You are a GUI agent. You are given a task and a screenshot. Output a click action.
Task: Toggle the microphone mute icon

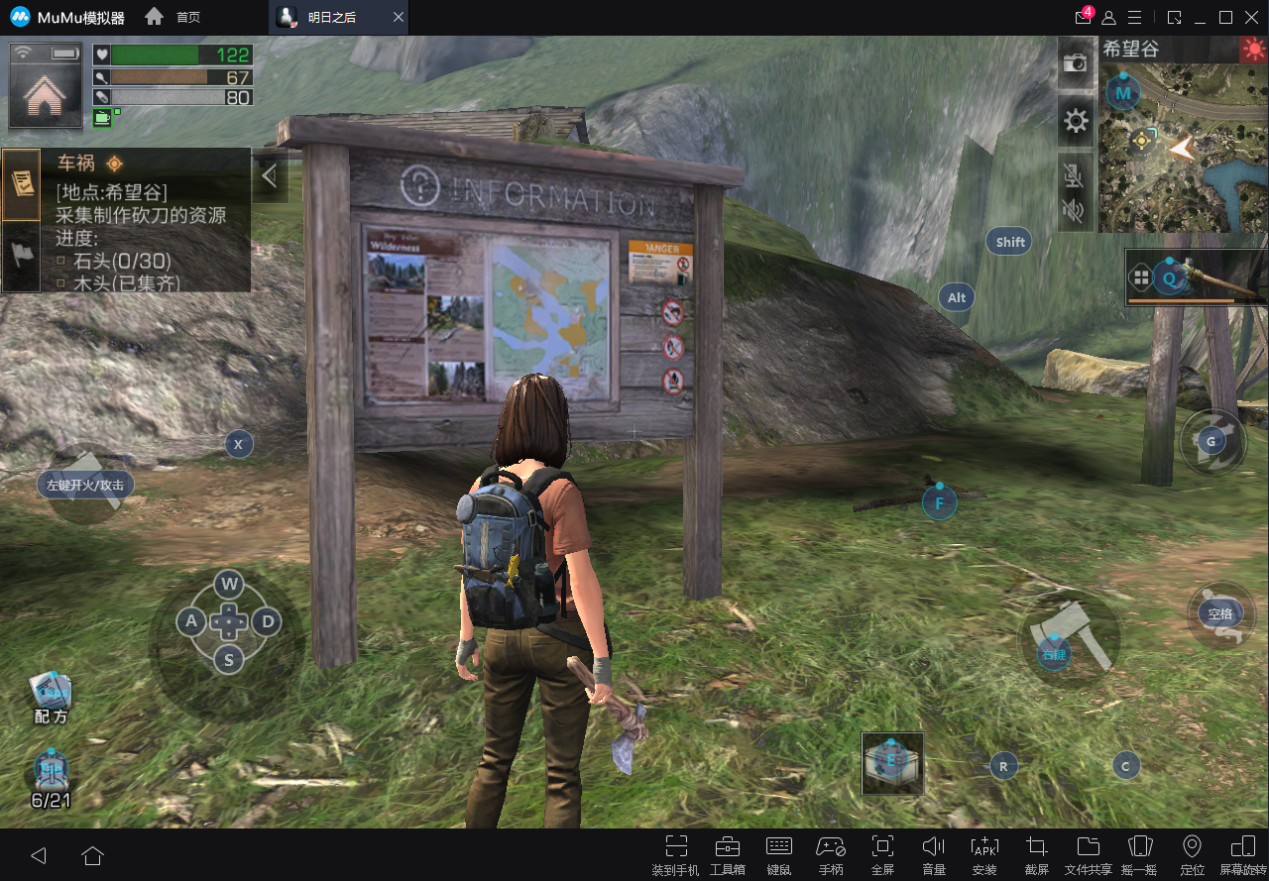pyautogui.click(x=1073, y=177)
